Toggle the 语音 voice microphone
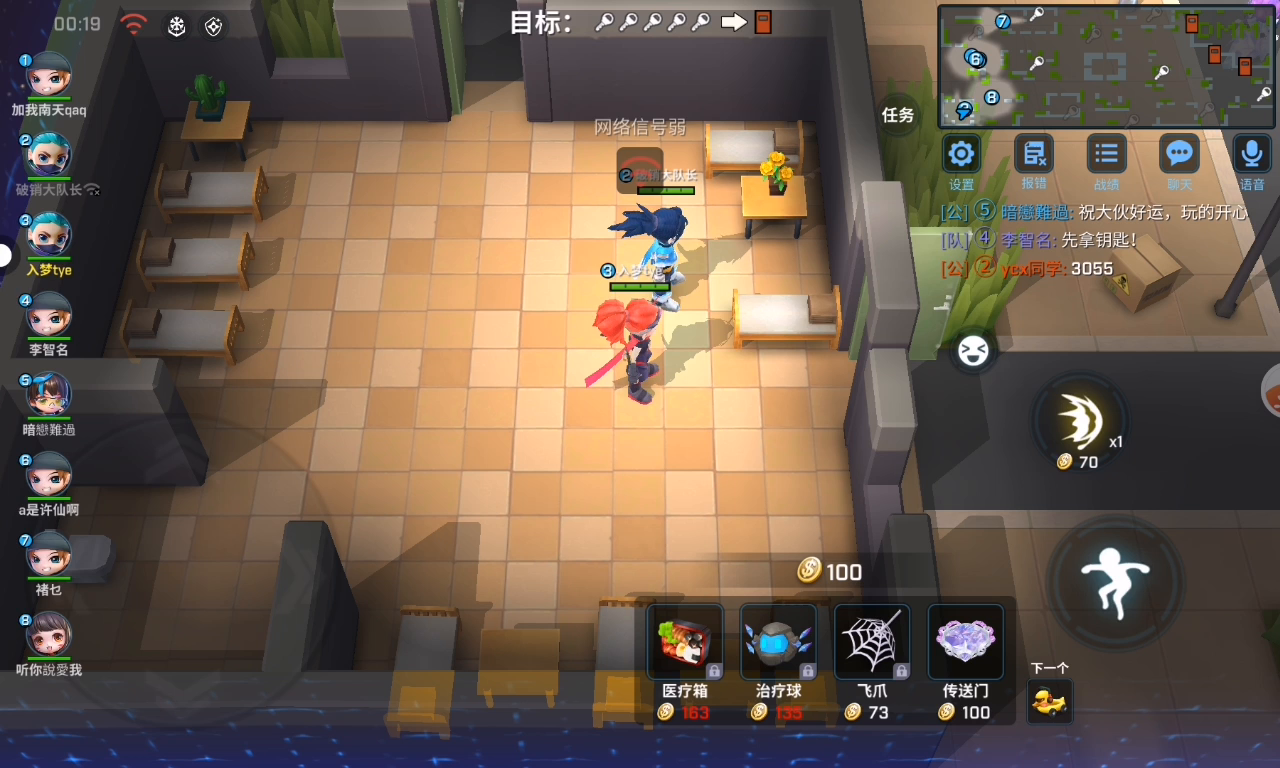 (x=1251, y=155)
